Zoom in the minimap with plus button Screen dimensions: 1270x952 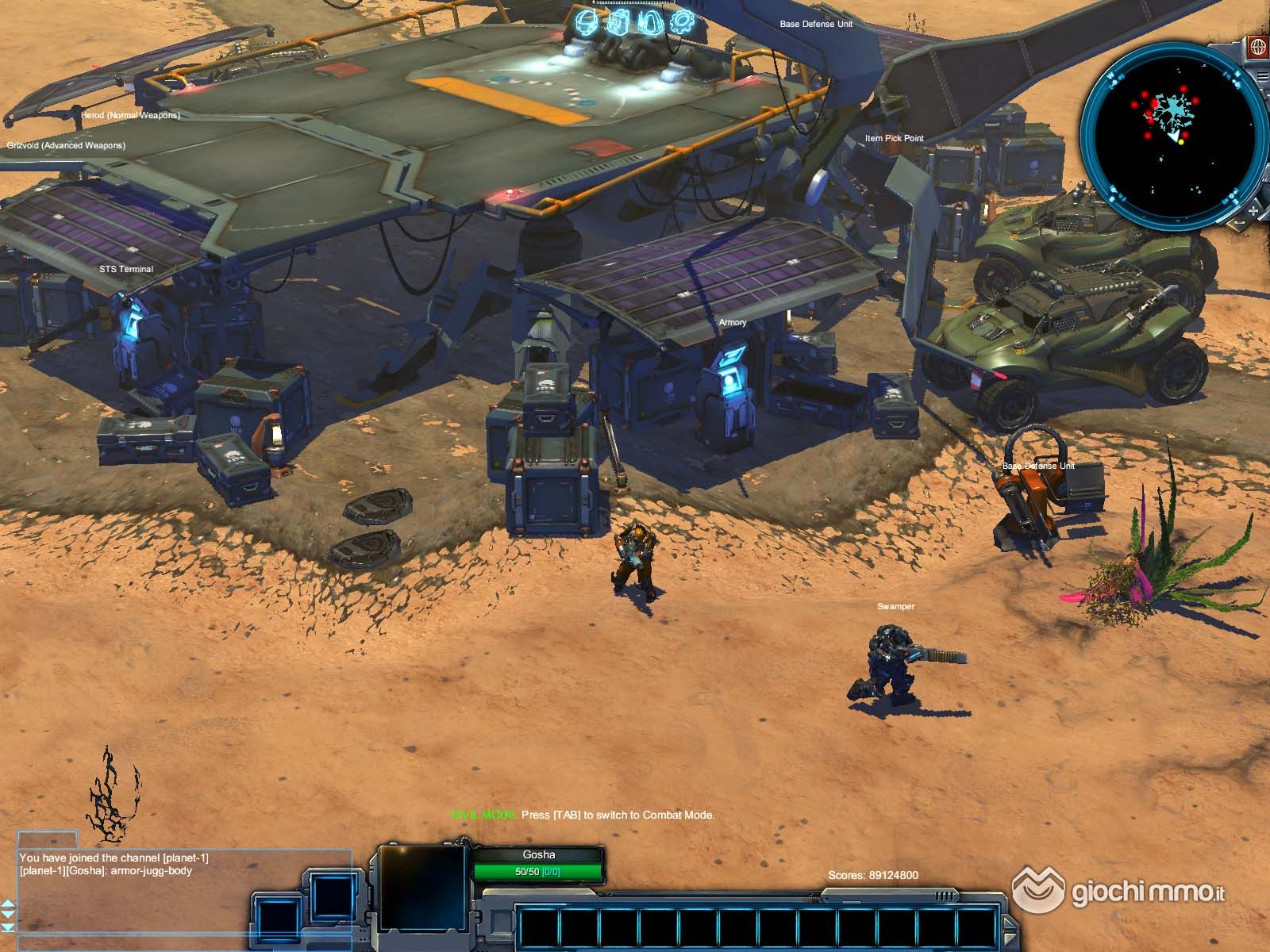click(x=1253, y=210)
